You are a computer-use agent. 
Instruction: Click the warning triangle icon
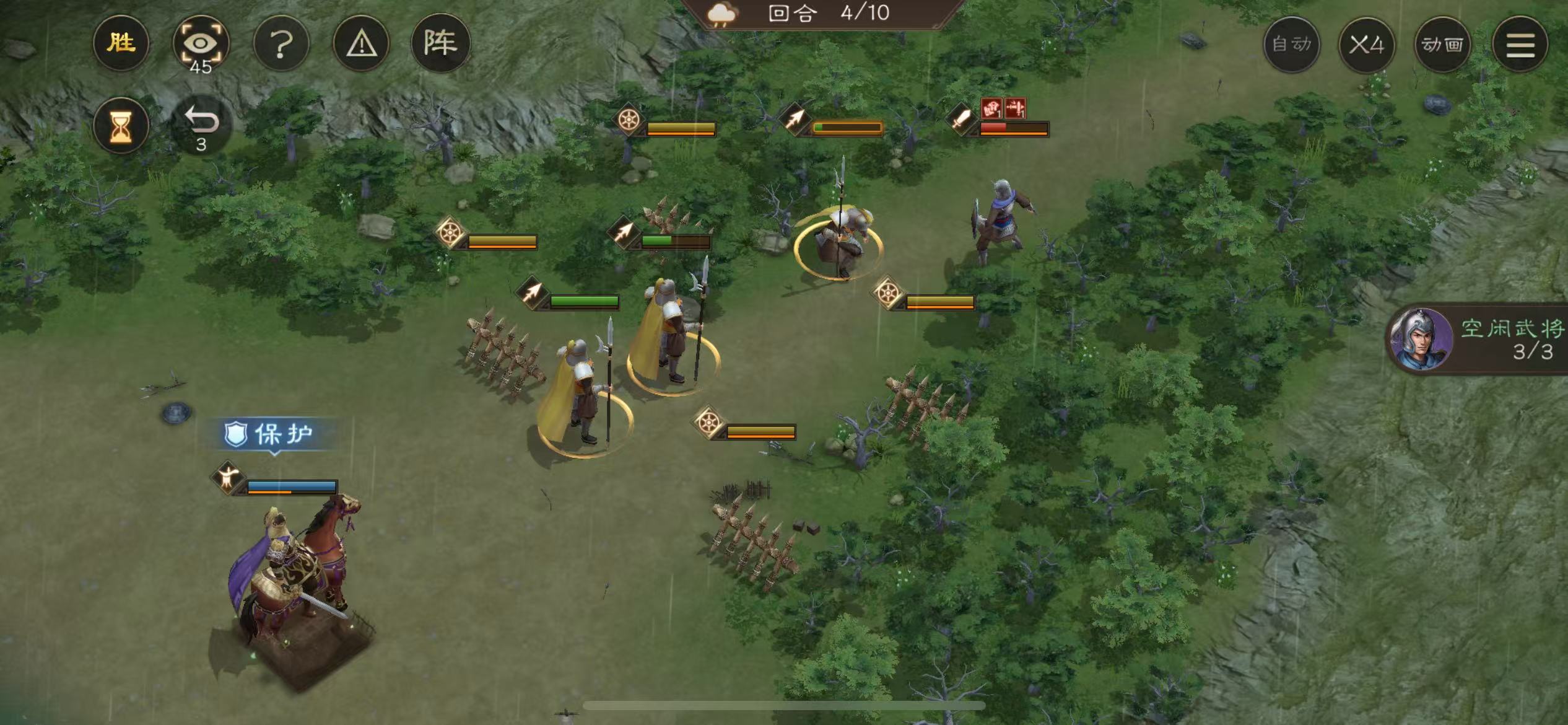[363, 42]
